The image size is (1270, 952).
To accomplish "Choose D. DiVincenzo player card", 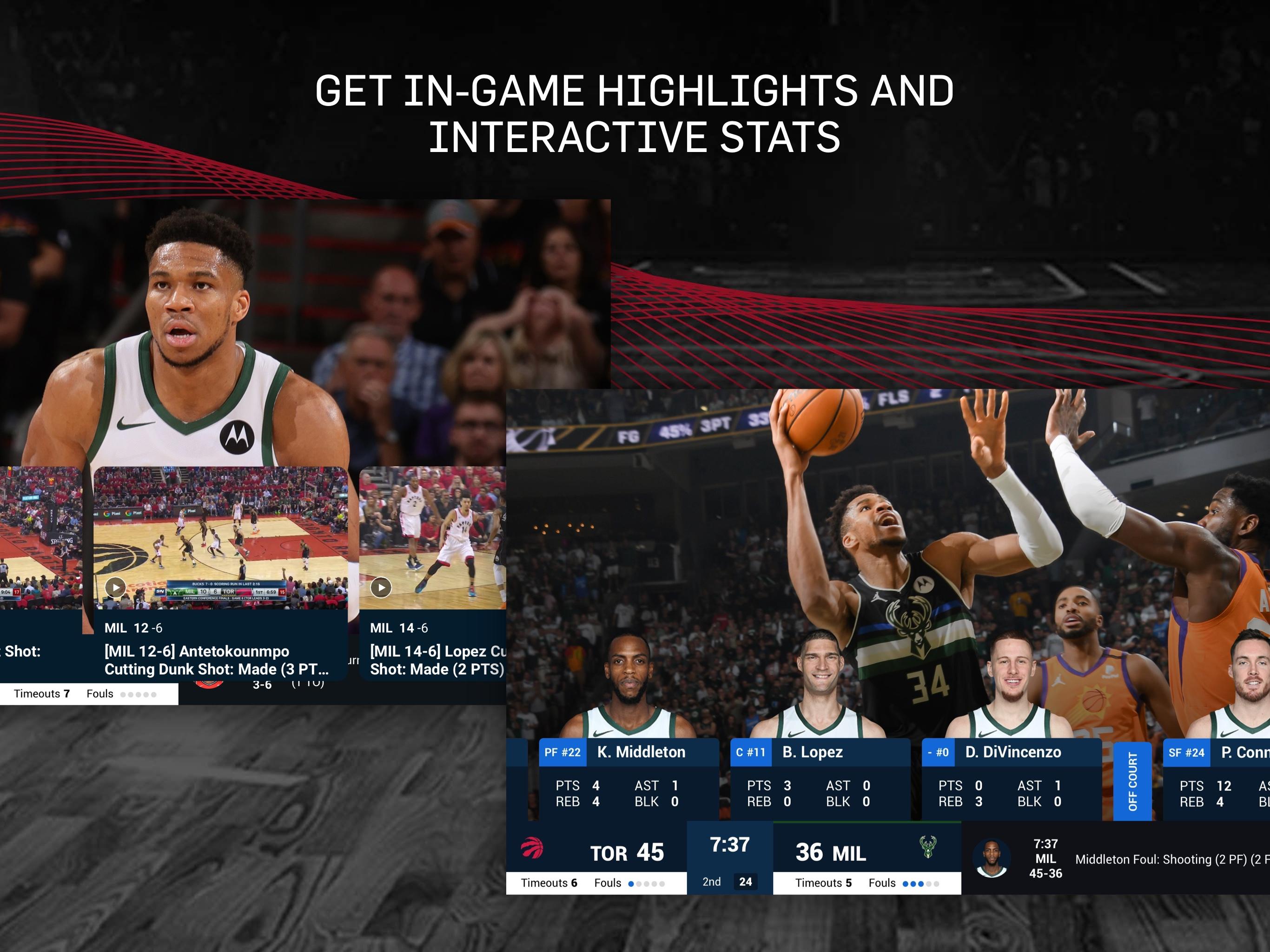I will (1011, 779).
